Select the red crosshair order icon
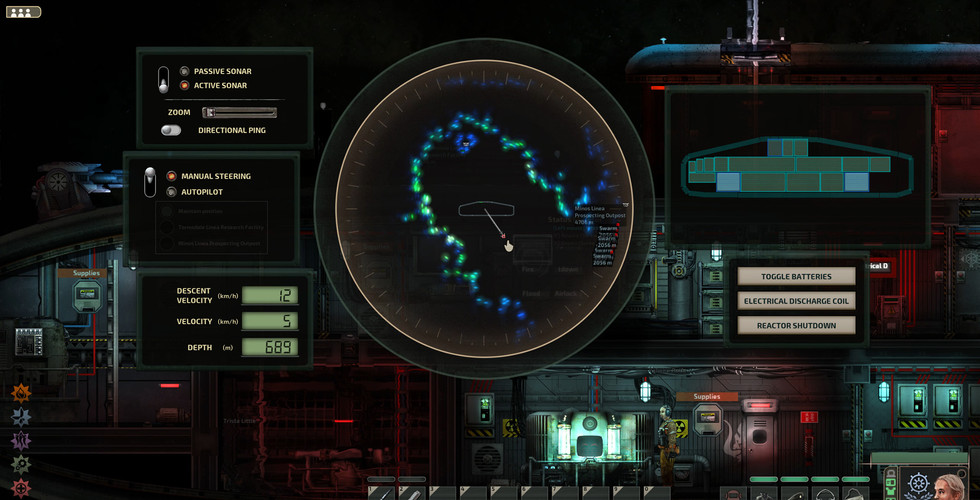980x500 pixels. tap(21, 487)
